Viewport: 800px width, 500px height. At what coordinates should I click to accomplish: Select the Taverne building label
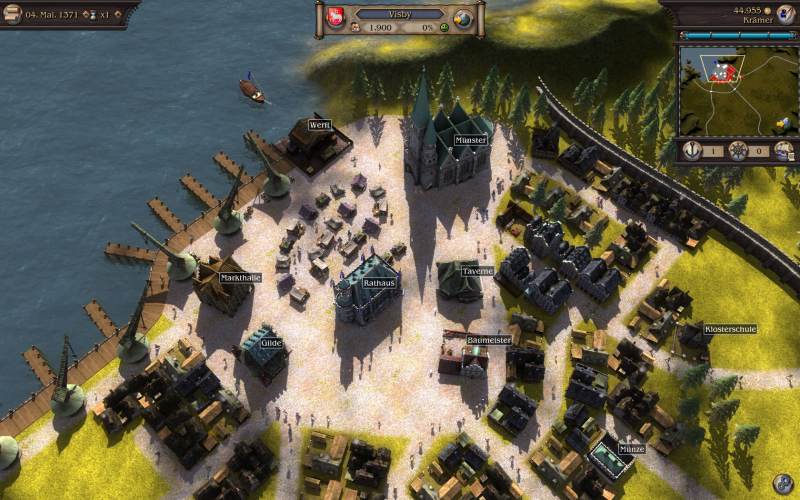478,271
